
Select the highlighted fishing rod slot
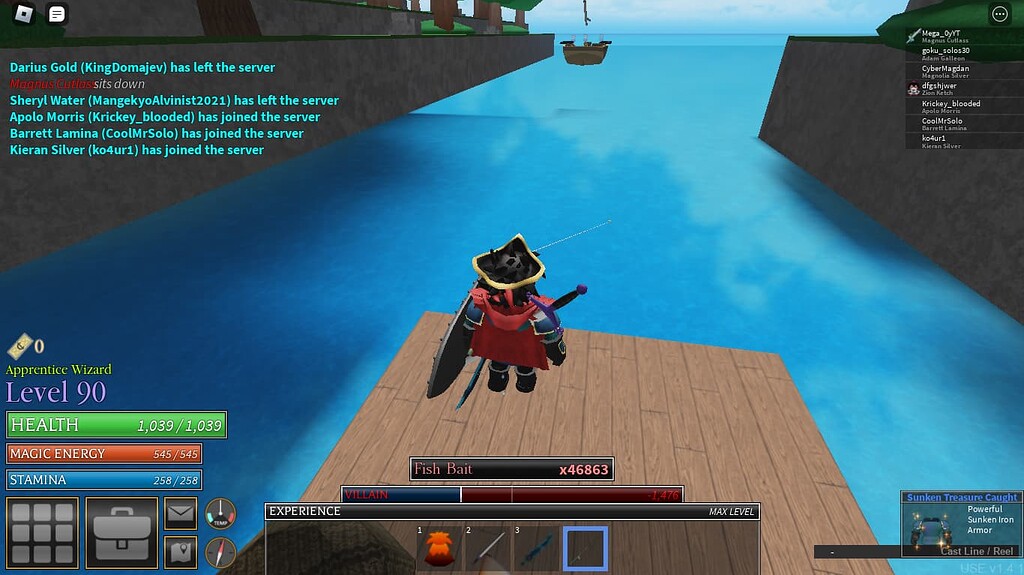coord(586,549)
